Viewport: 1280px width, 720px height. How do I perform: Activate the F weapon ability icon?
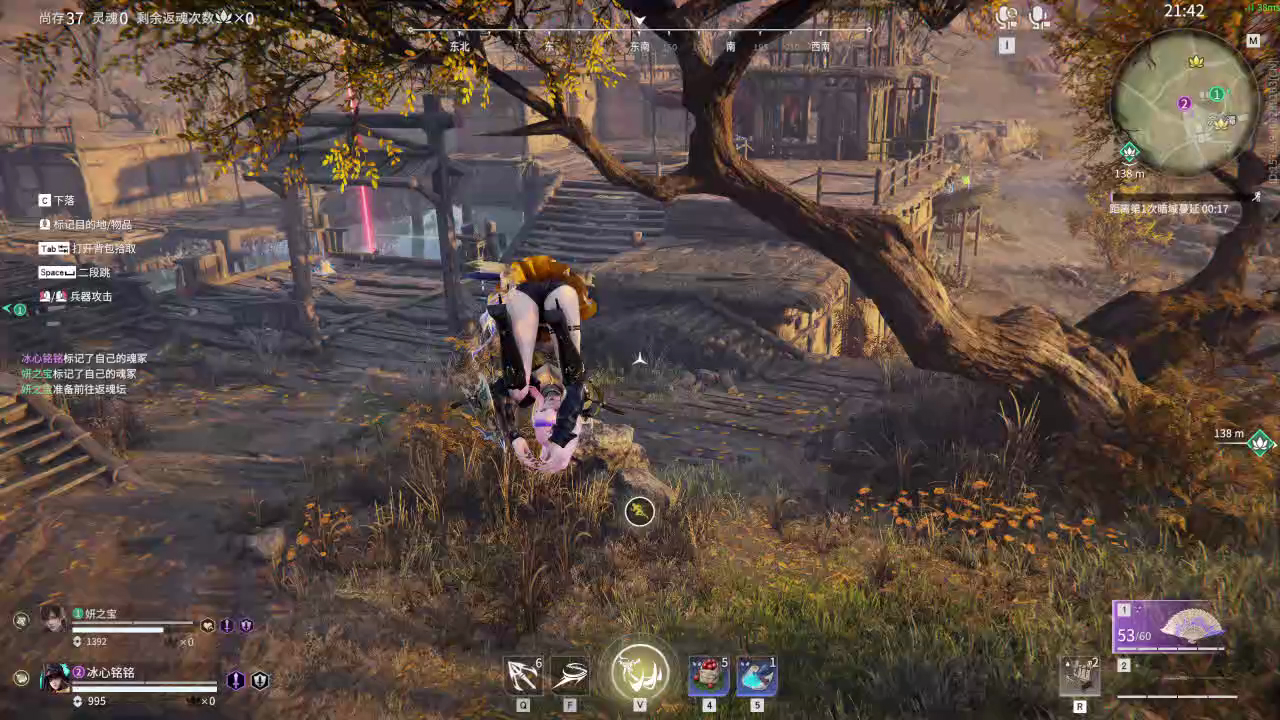coord(570,677)
